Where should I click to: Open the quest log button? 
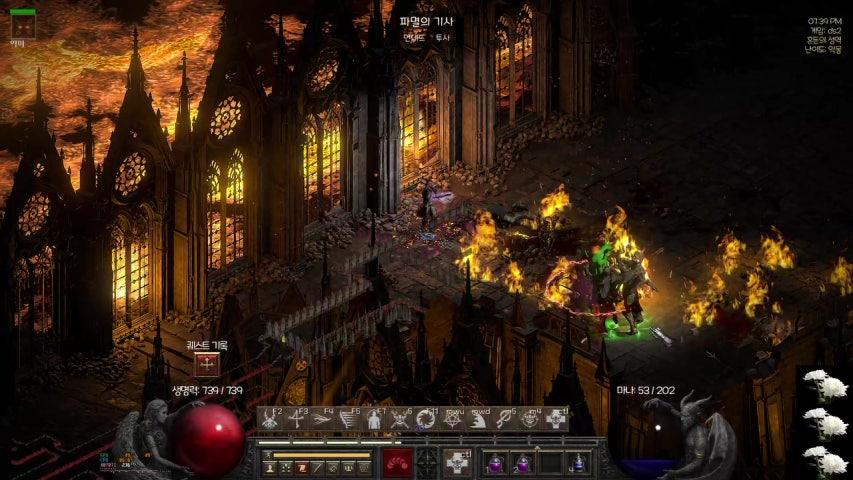coord(207,364)
